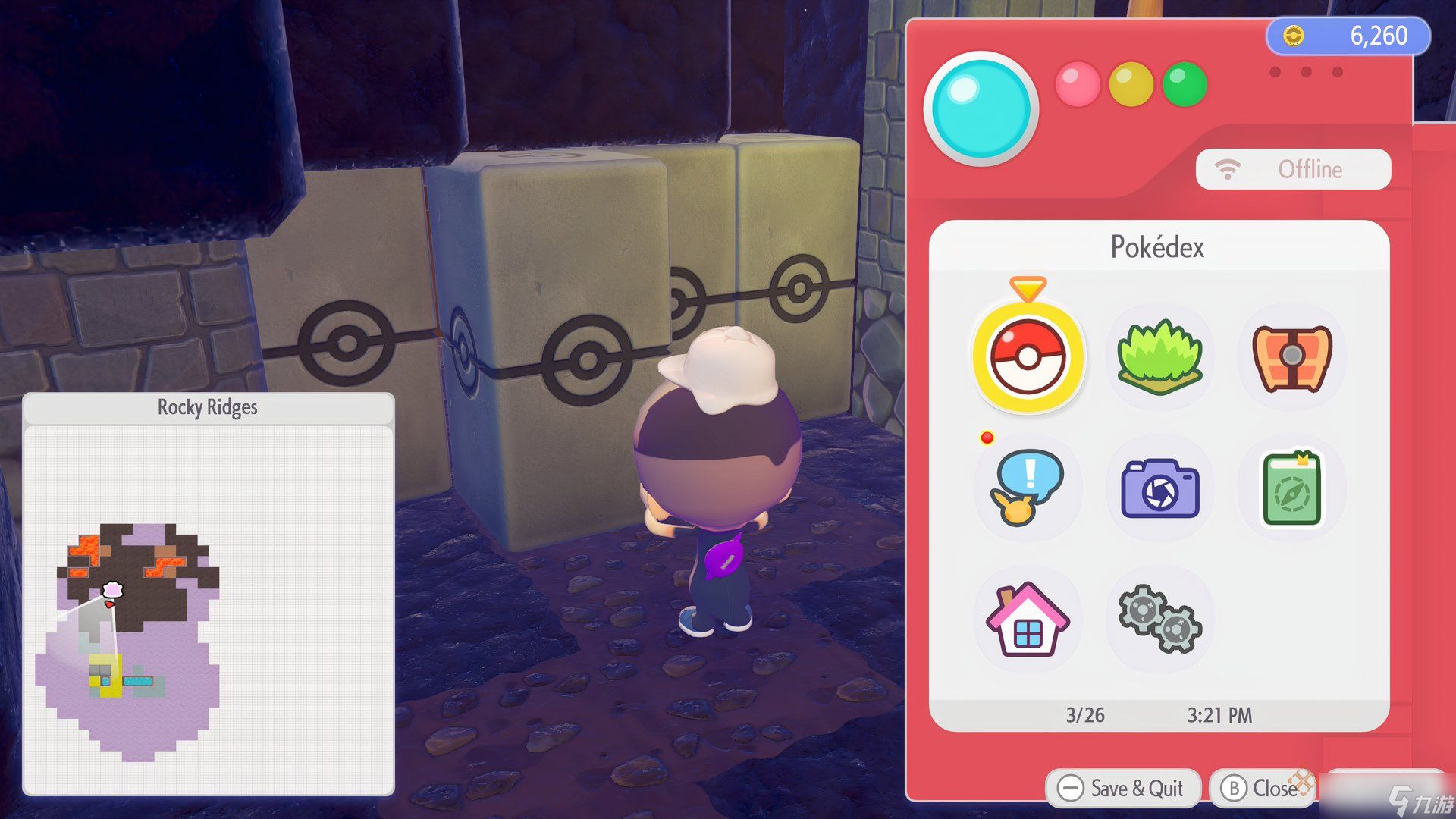Screen dimensions: 1456x819
Task: Click the Rocky Ridges map title bar
Action: (206, 407)
